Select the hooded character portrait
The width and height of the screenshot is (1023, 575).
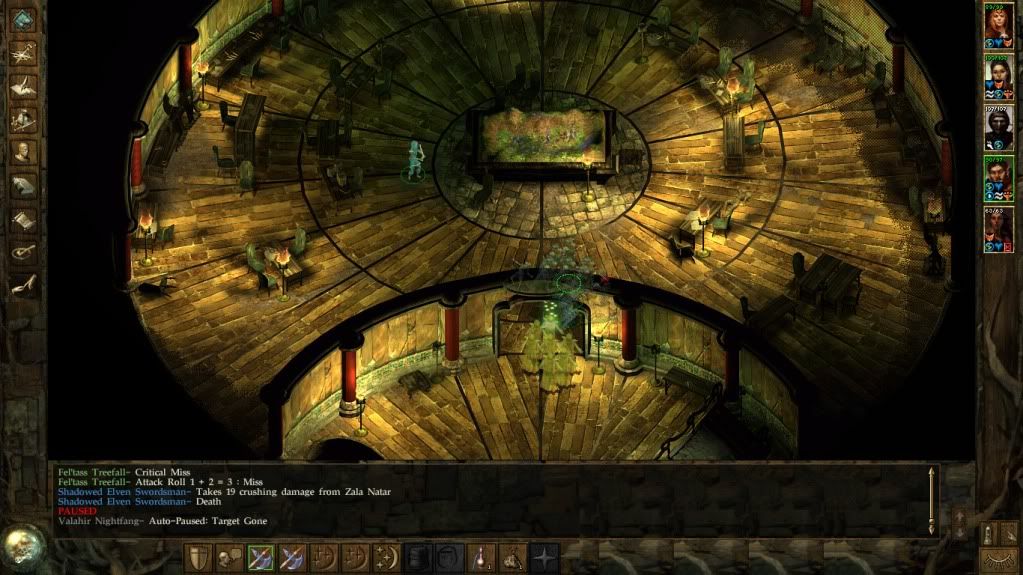[x=998, y=127]
